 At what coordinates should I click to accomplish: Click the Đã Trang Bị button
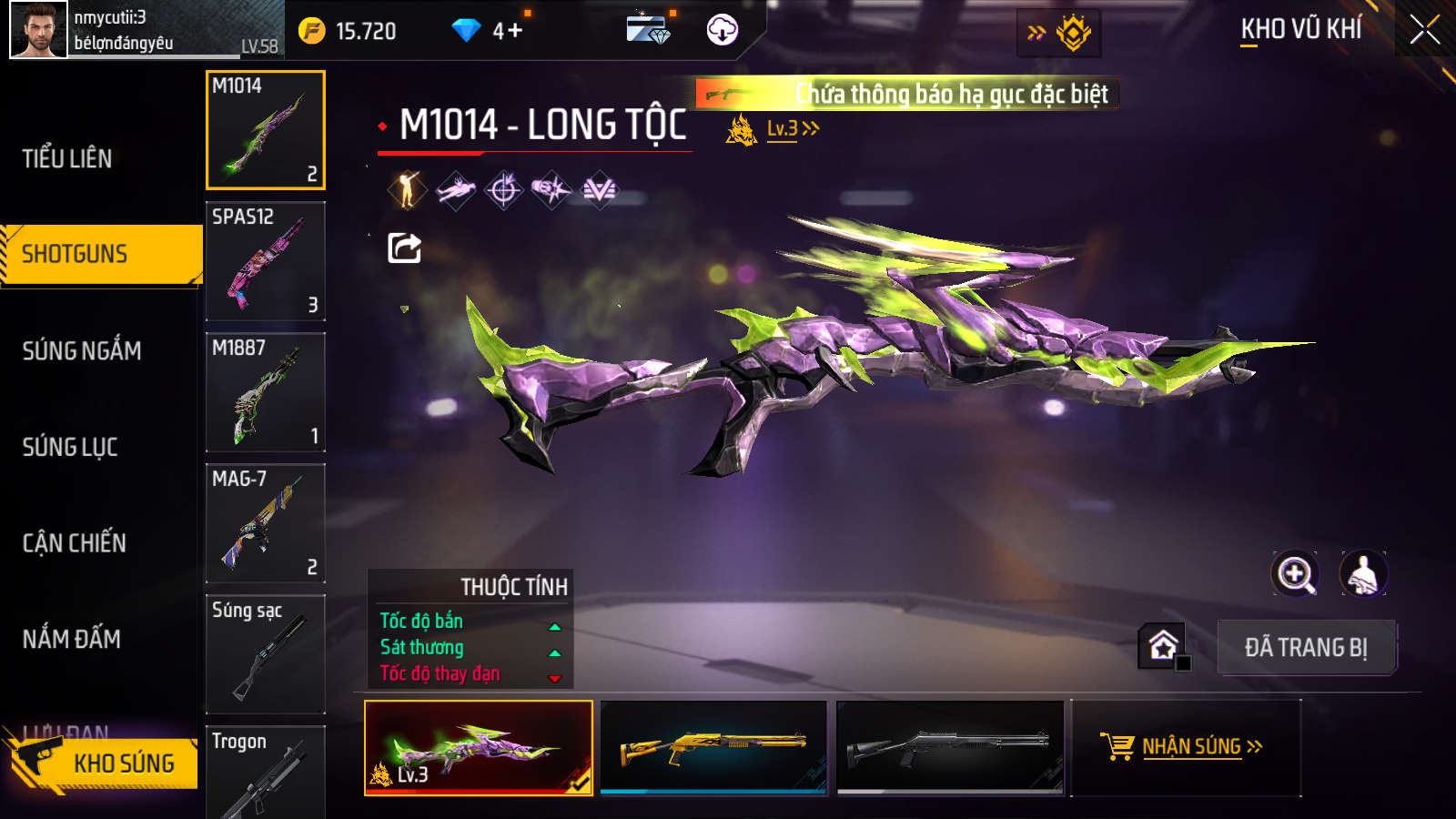click(x=1306, y=647)
